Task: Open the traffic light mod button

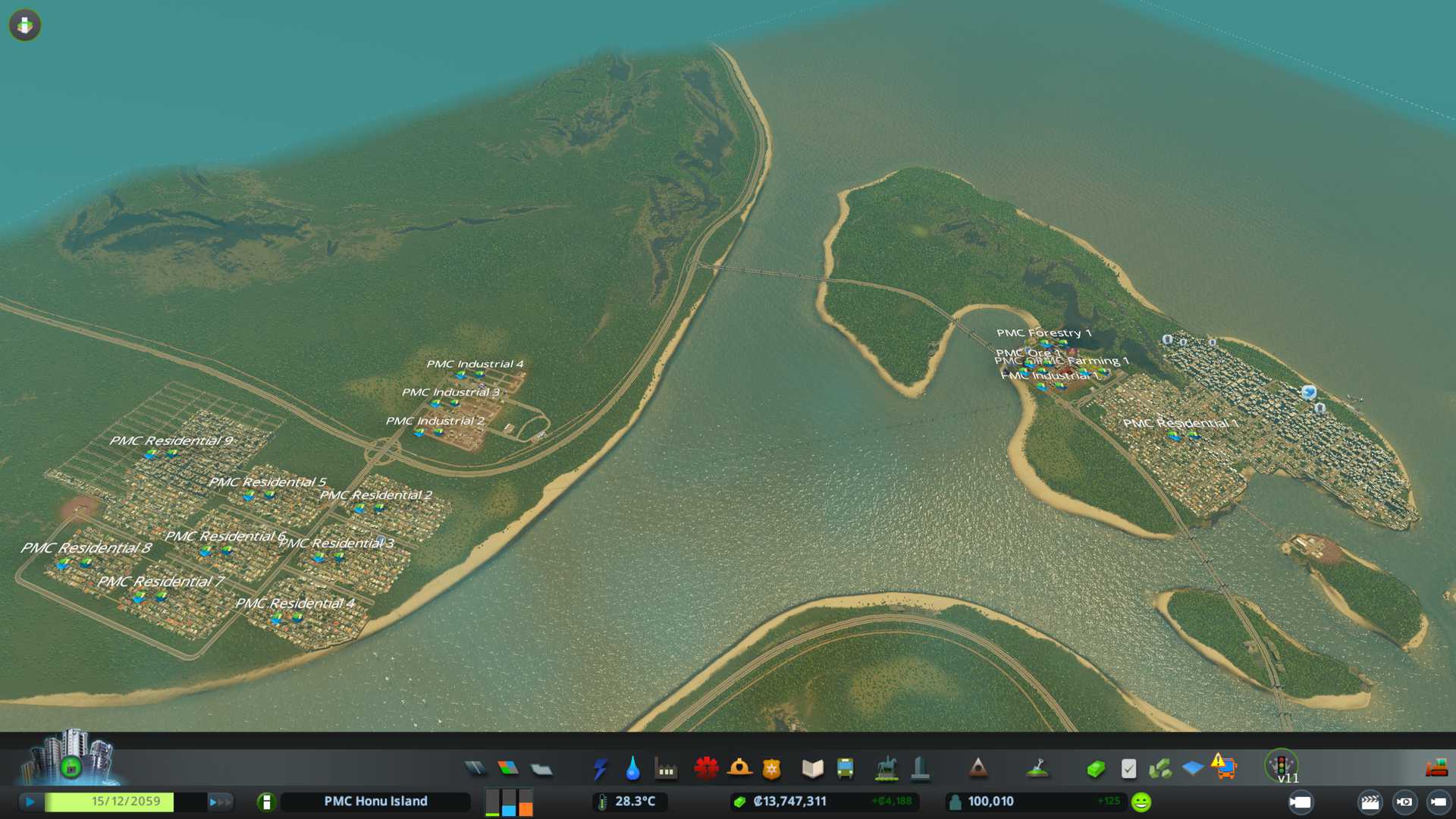Action: (x=1282, y=764)
